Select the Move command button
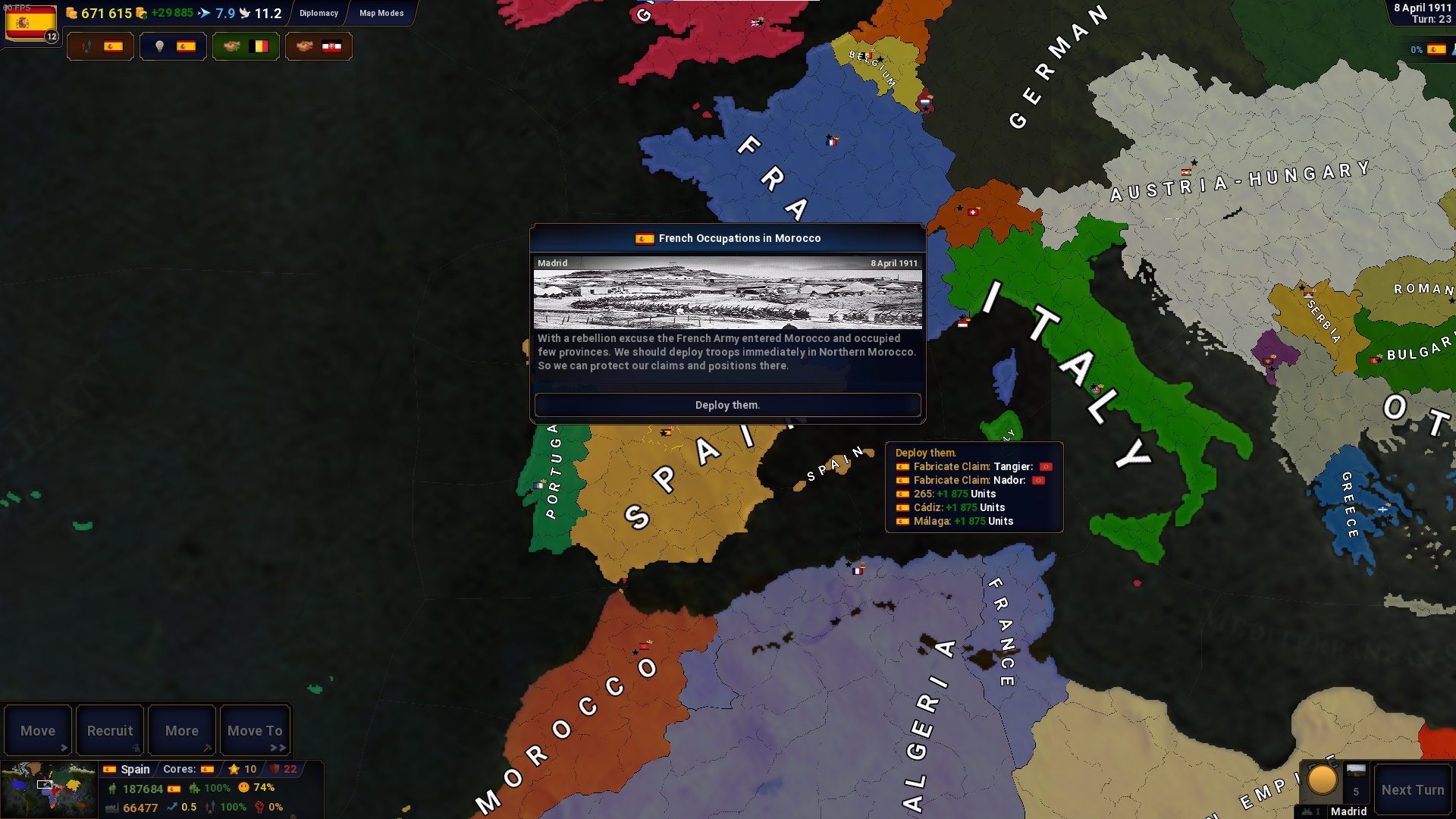This screenshot has width=1456, height=819. [38, 730]
